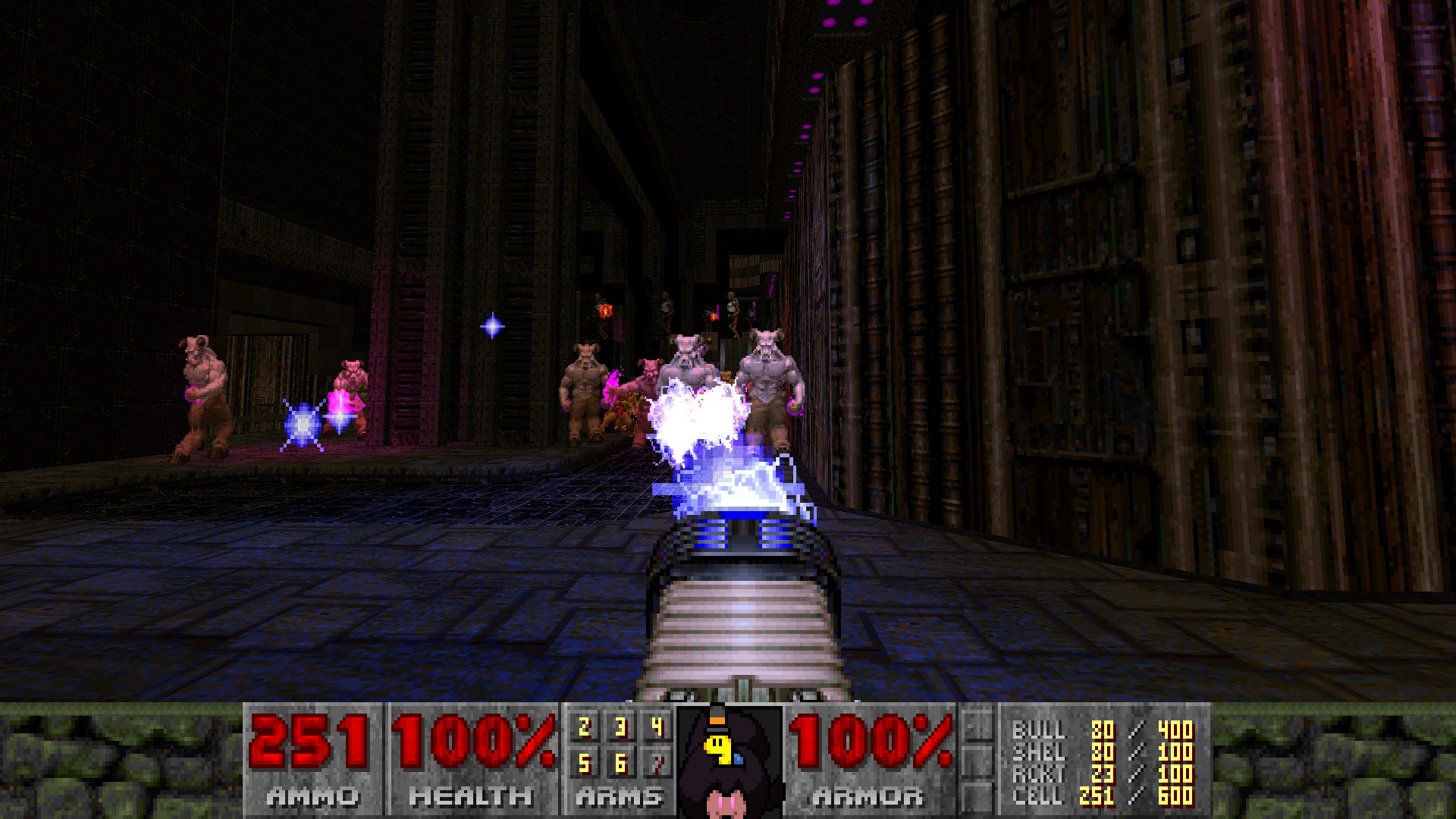Select weapon slot 3 in the ARMS panel
This screenshot has width=1456, height=819.
point(621,726)
